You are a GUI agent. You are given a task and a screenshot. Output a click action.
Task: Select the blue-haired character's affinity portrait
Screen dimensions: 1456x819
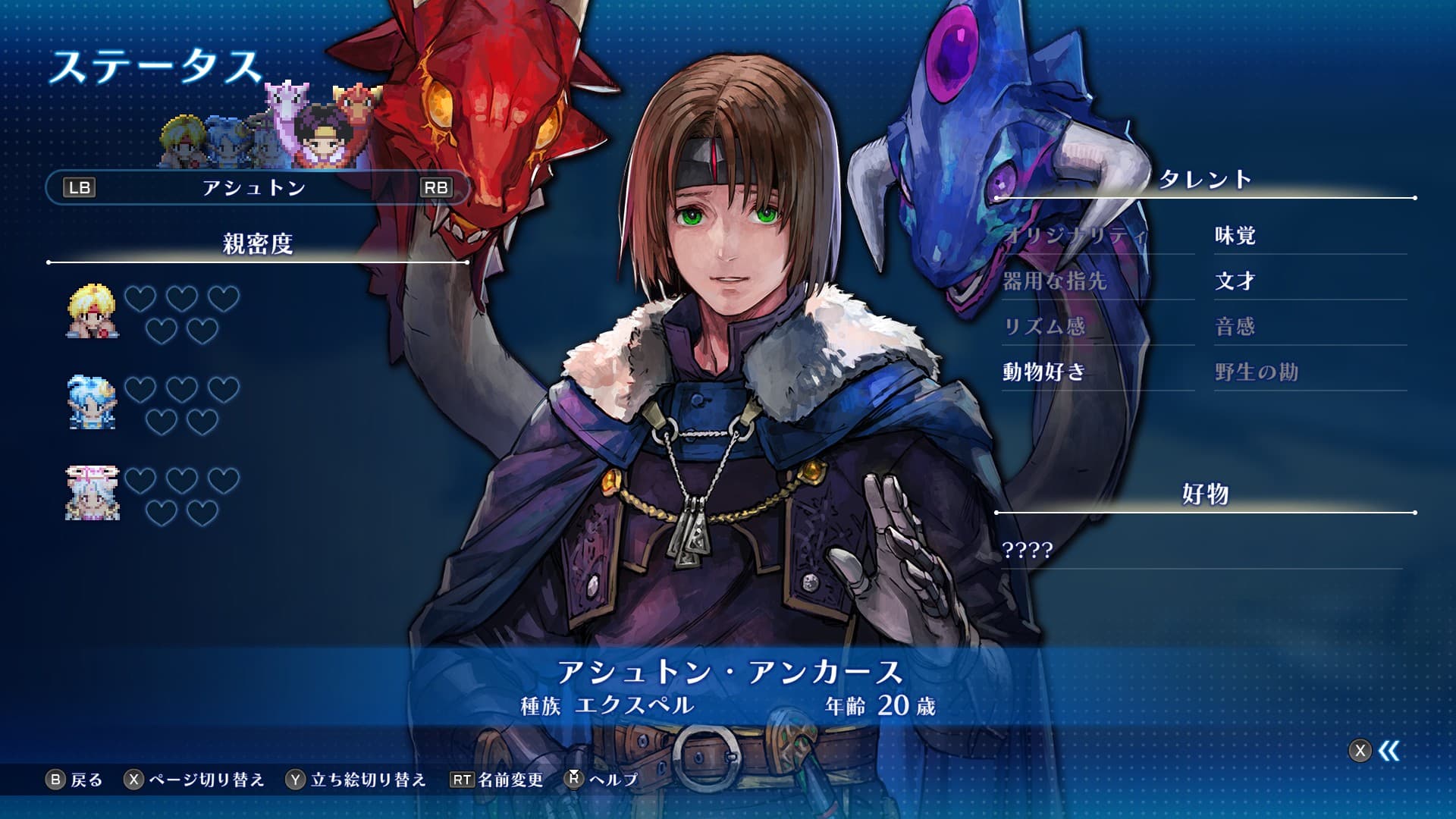click(93, 403)
